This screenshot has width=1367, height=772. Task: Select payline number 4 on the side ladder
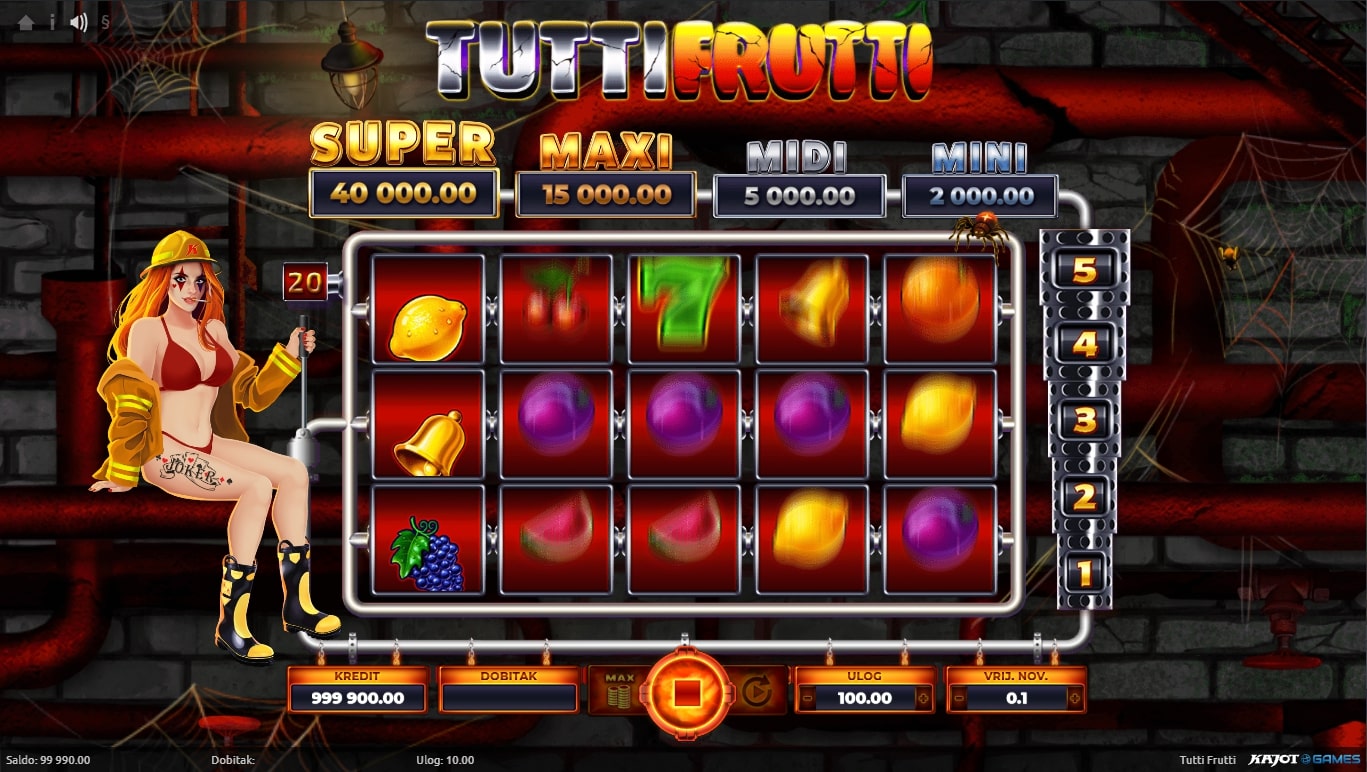tap(1085, 345)
